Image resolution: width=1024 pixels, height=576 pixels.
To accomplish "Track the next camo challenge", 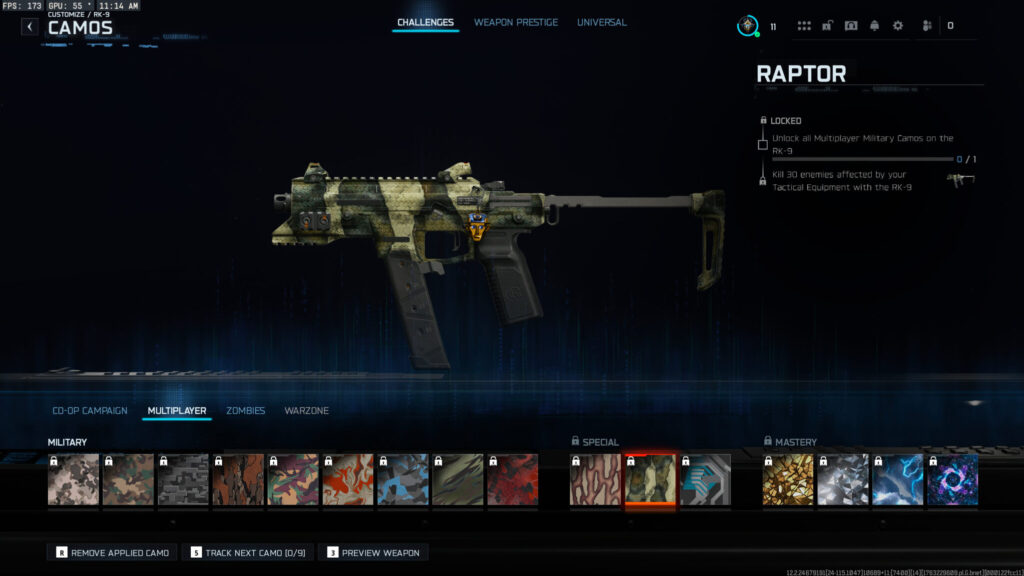I will [x=248, y=552].
